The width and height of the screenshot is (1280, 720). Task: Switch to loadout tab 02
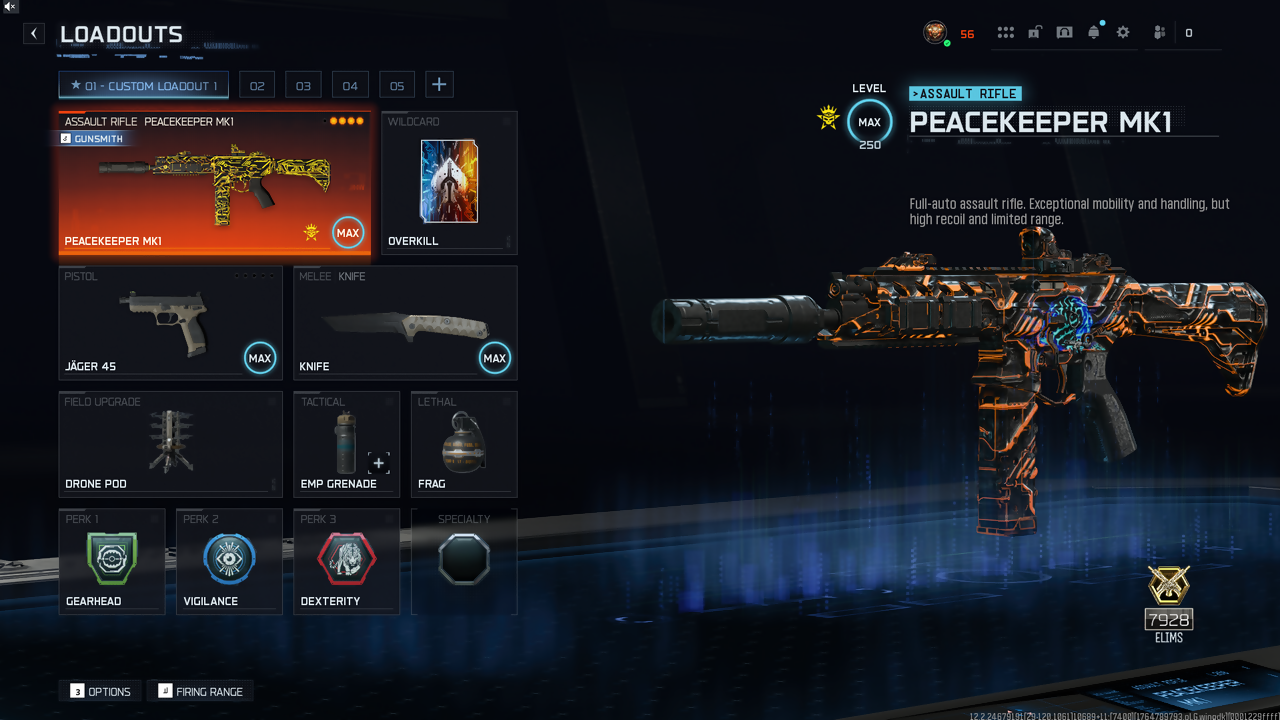[257, 86]
